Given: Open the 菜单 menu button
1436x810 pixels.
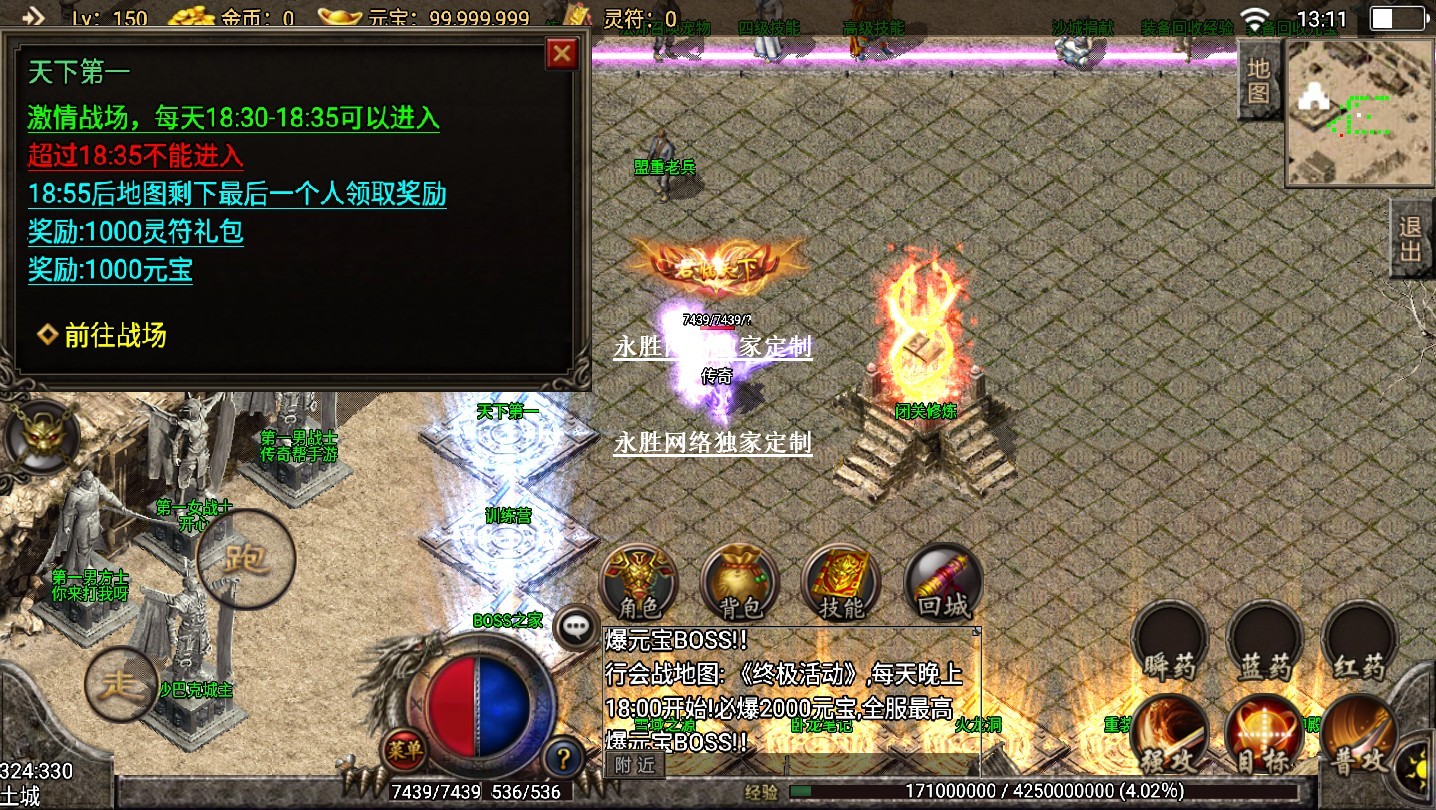Looking at the screenshot, I should (404, 750).
